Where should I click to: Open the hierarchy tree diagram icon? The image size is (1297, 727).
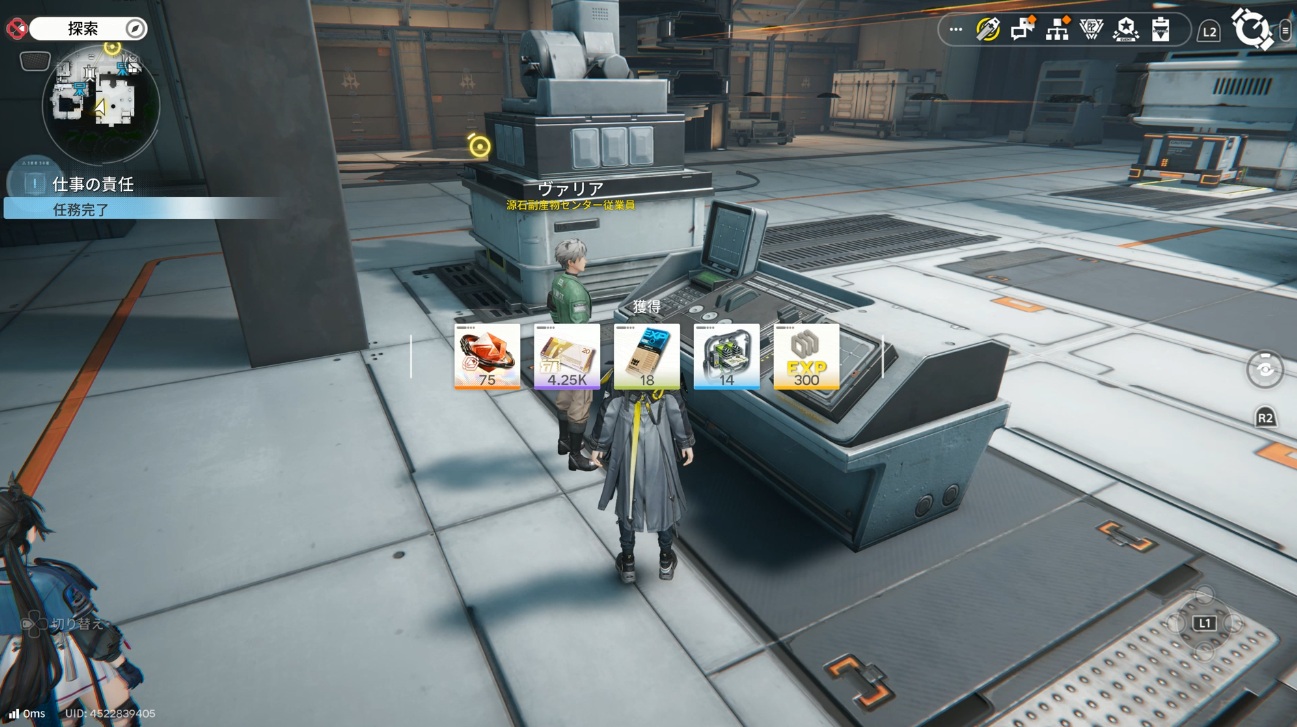pyautogui.click(x=1057, y=30)
